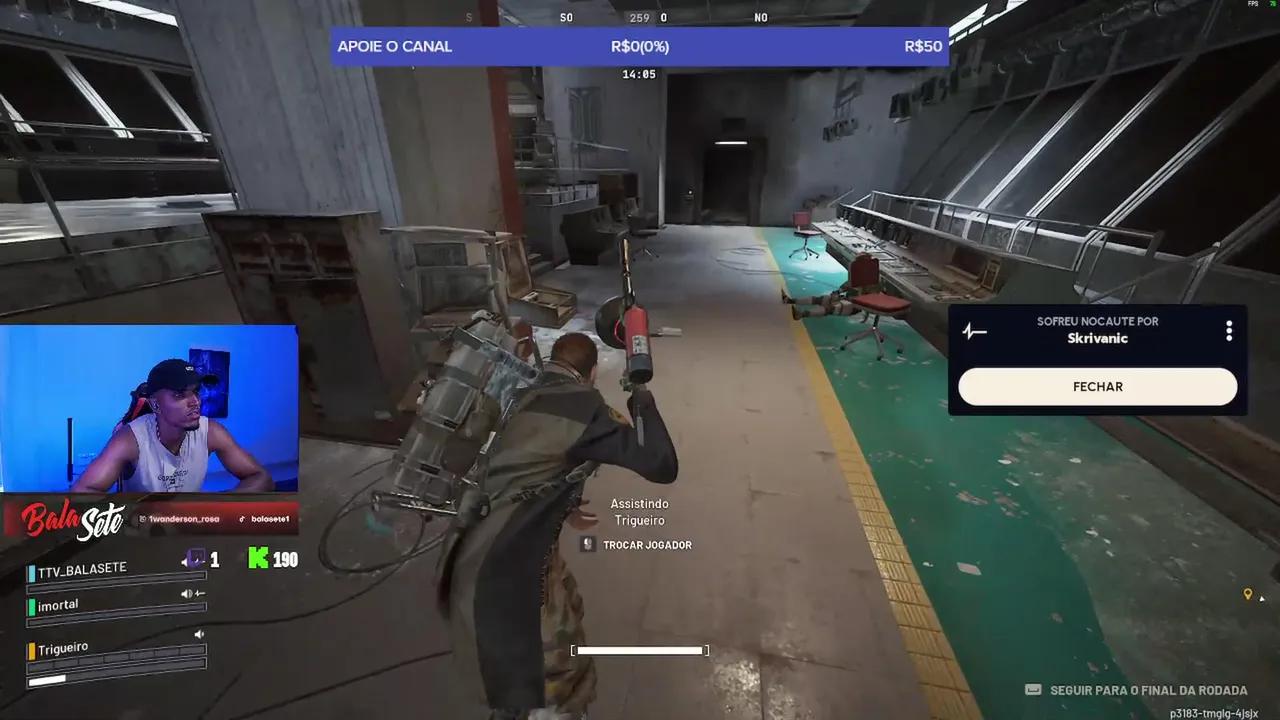
Task: Click the streamer webcam thumbnail
Action: [x=150, y=408]
